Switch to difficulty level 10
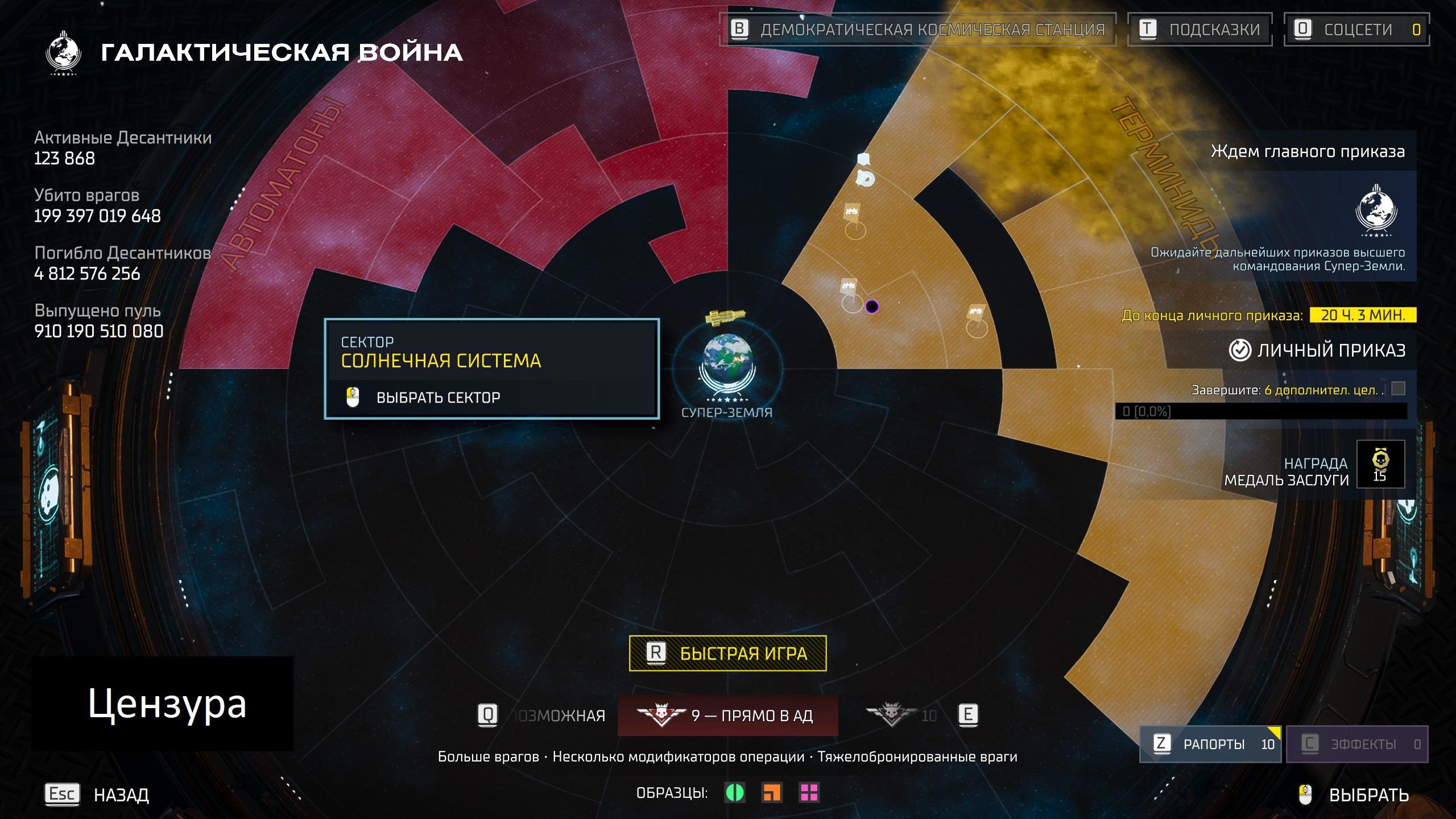This screenshot has width=1456, height=819. pos(902,715)
